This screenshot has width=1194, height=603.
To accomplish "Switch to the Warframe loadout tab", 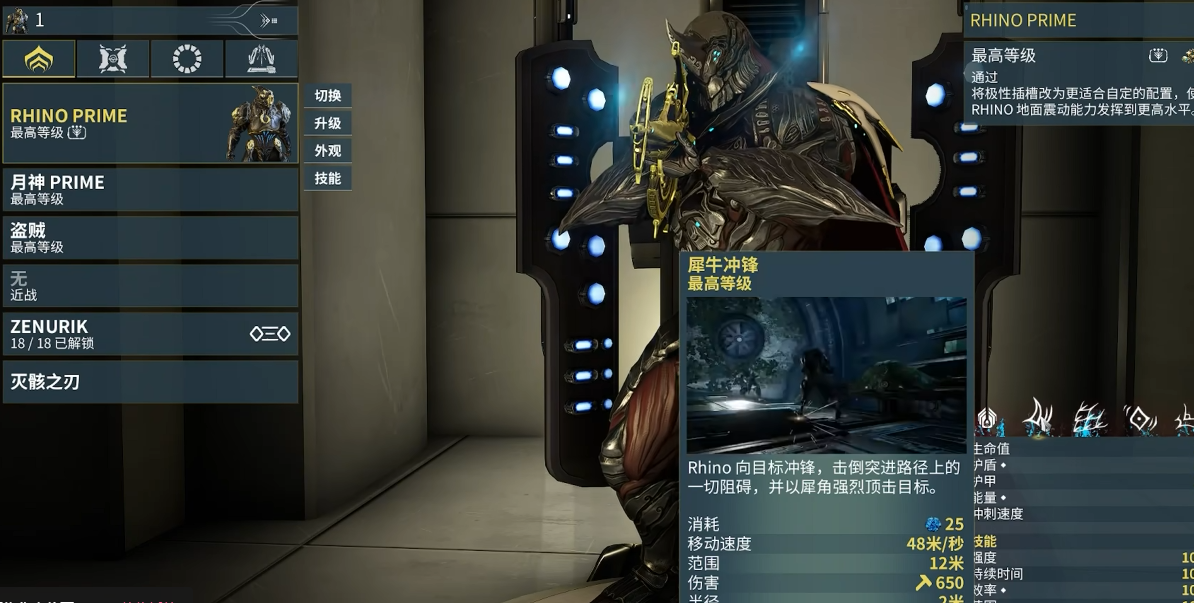I will pyautogui.click(x=39, y=60).
